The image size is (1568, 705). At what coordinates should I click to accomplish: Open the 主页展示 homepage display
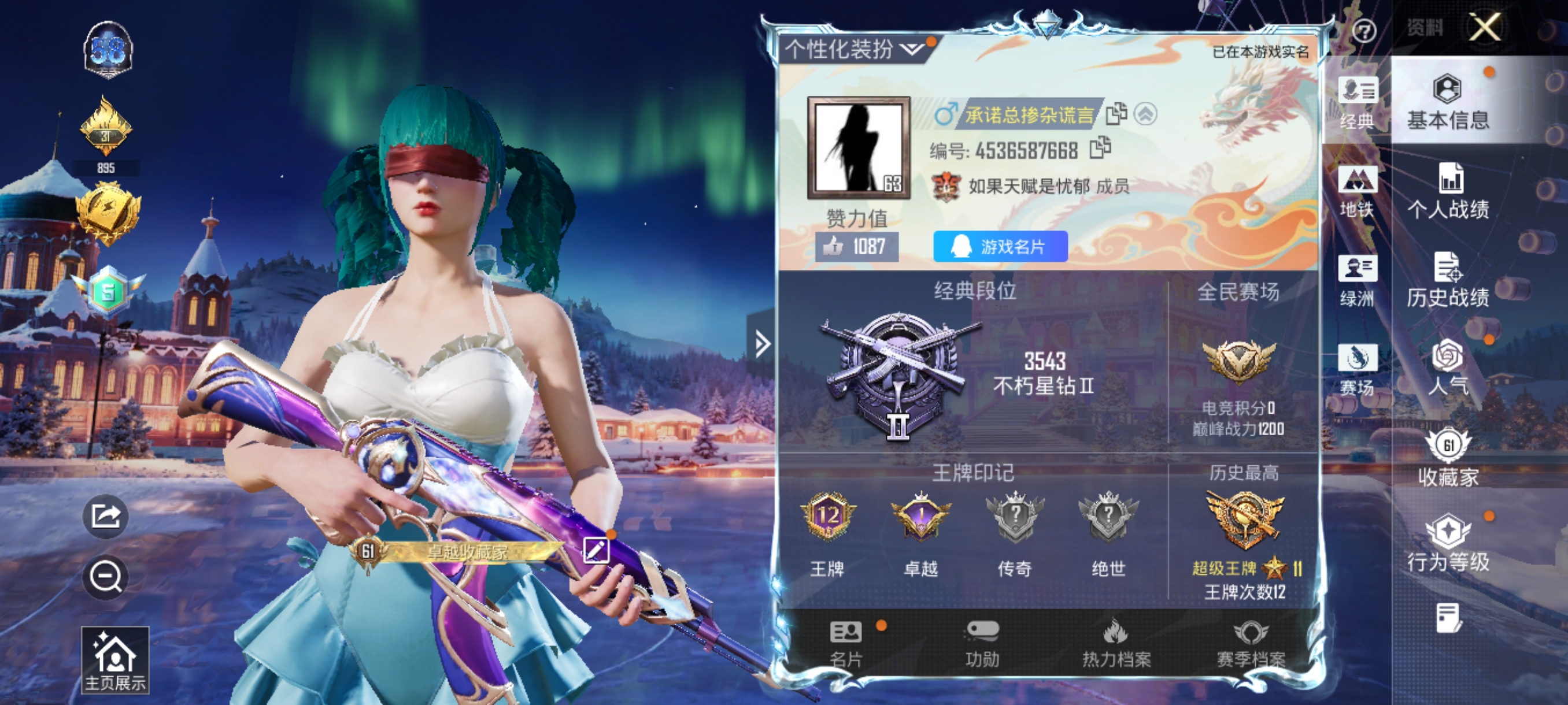tap(115, 661)
